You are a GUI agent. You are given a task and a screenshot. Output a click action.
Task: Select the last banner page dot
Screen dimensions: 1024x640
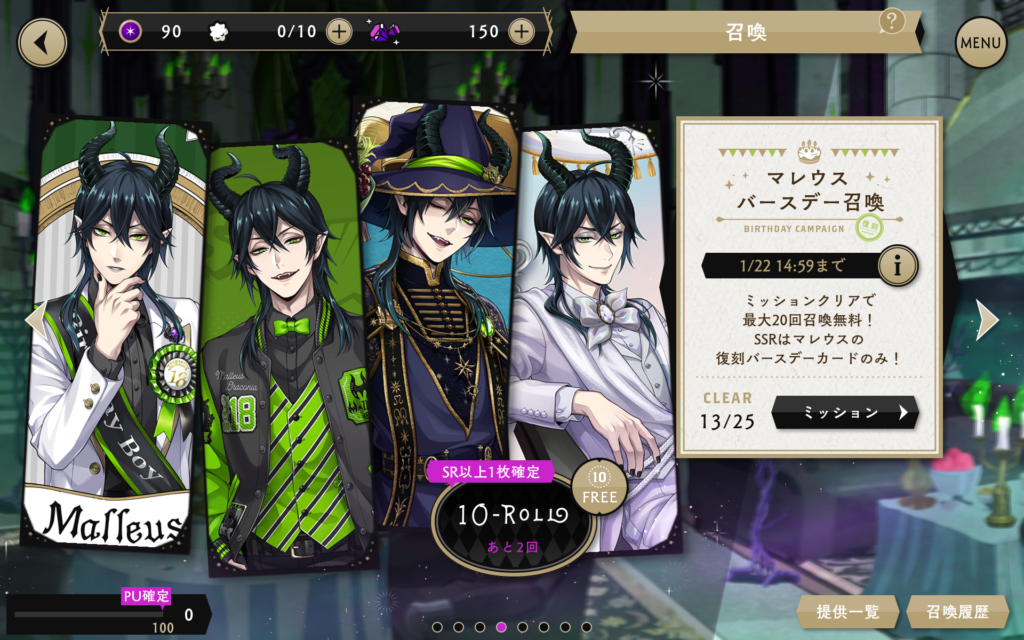(x=589, y=627)
